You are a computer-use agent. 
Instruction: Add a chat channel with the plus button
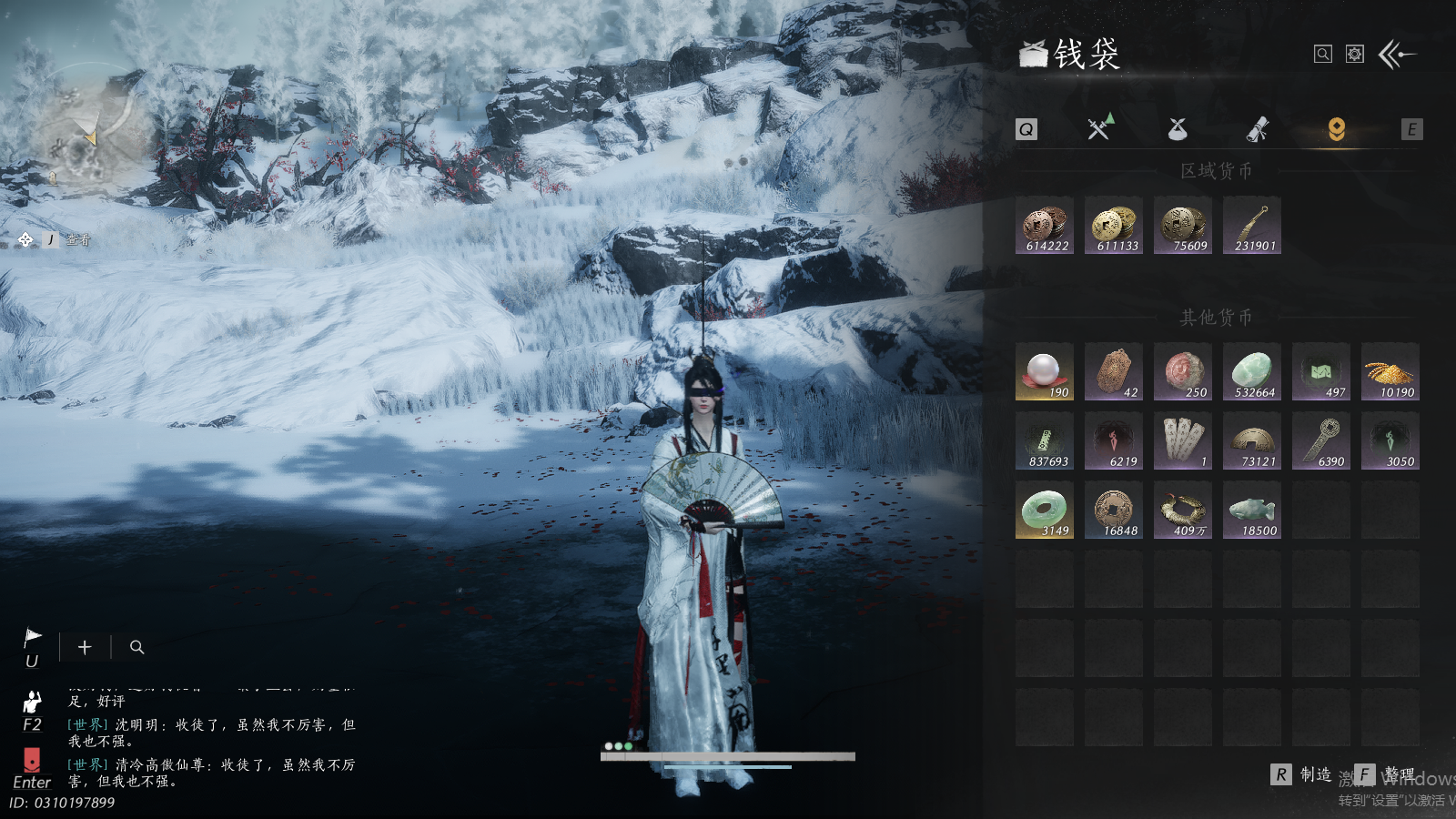tap(85, 647)
